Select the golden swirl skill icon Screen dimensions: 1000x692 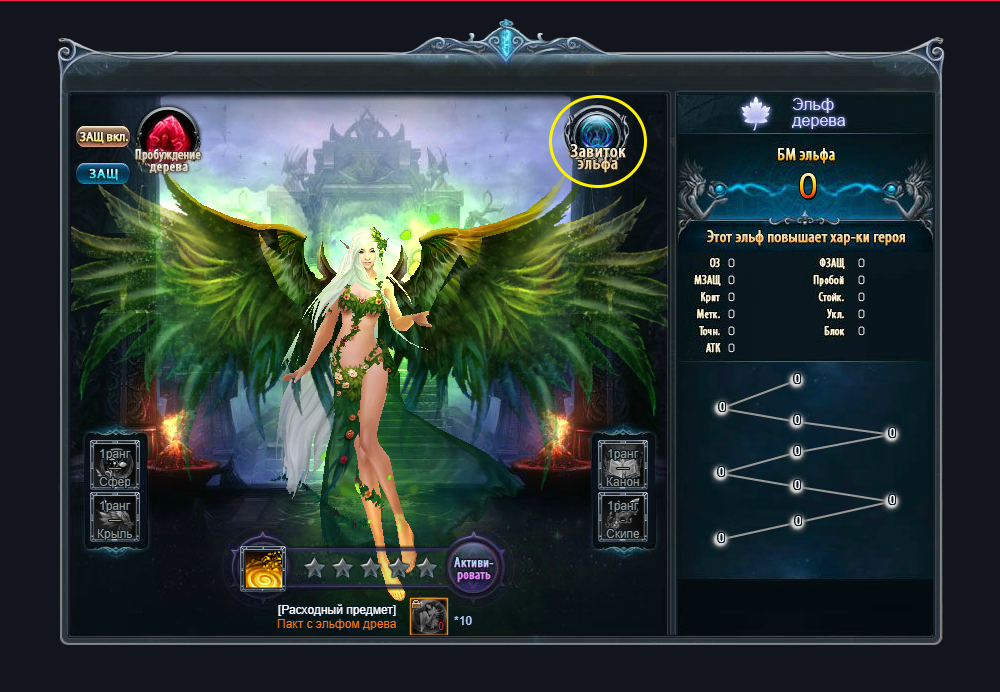pyautogui.click(x=265, y=568)
